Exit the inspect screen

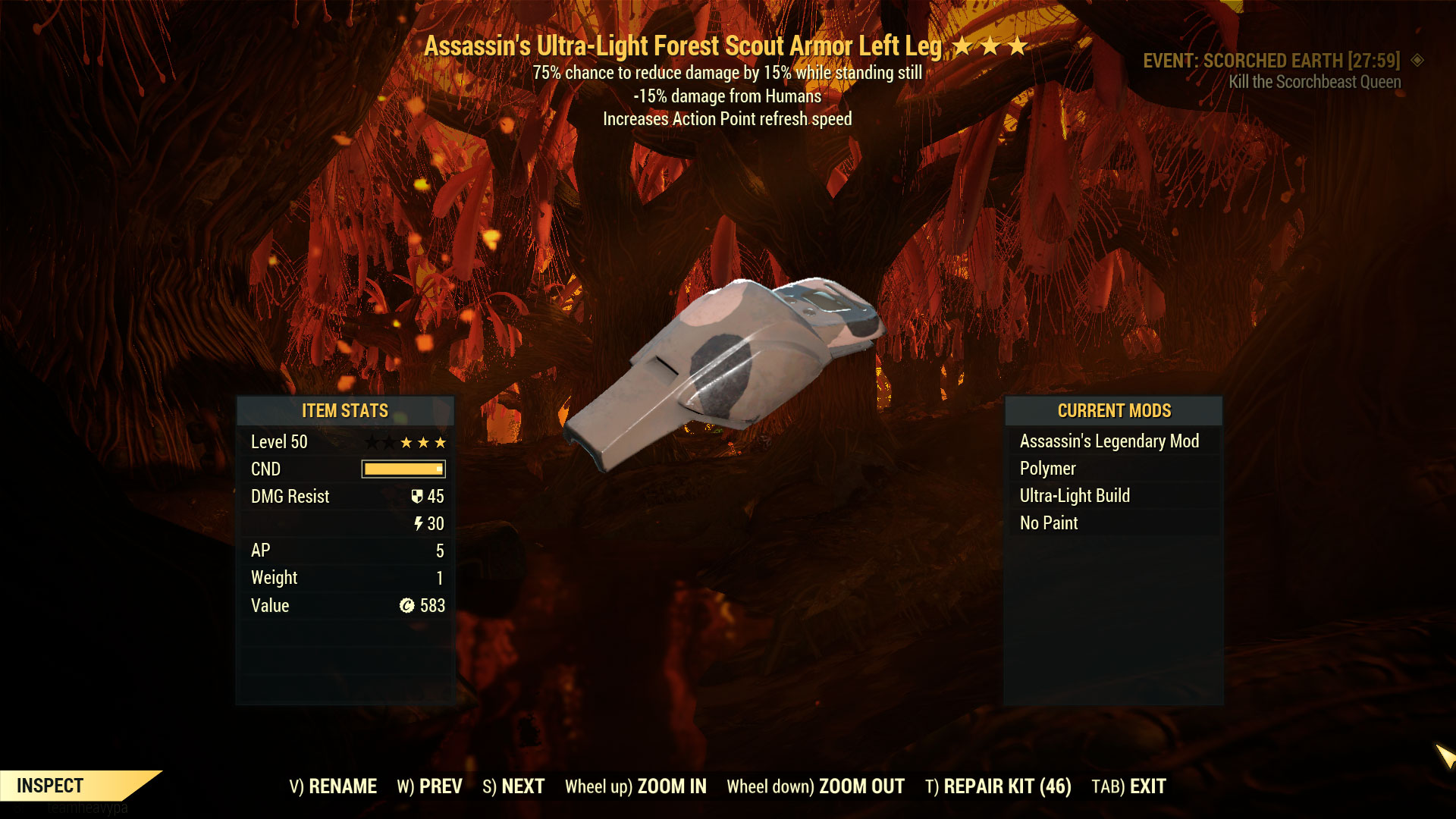[x=1128, y=786]
